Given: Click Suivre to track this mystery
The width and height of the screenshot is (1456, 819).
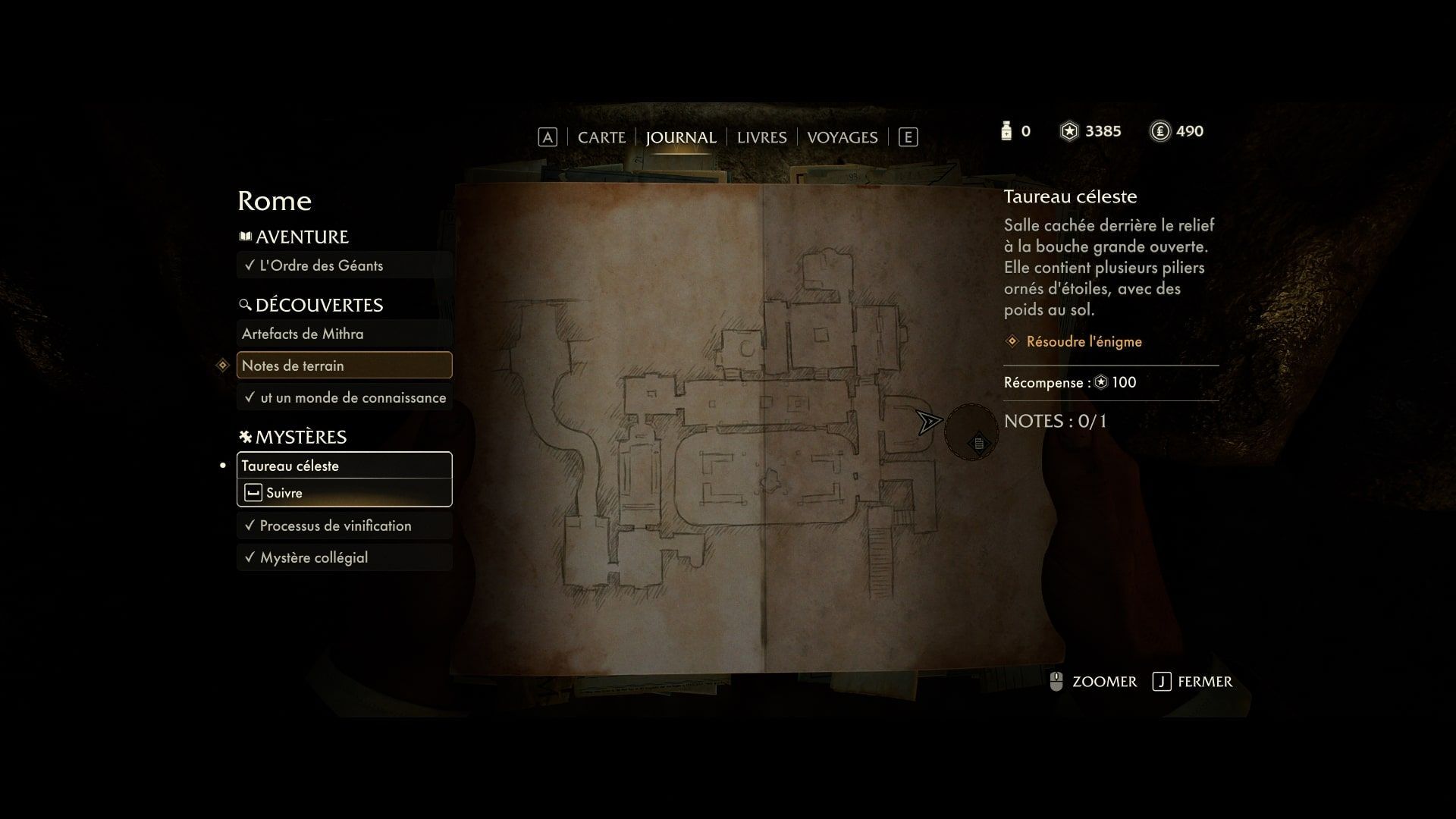Looking at the screenshot, I should pyautogui.click(x=344, y=493).
